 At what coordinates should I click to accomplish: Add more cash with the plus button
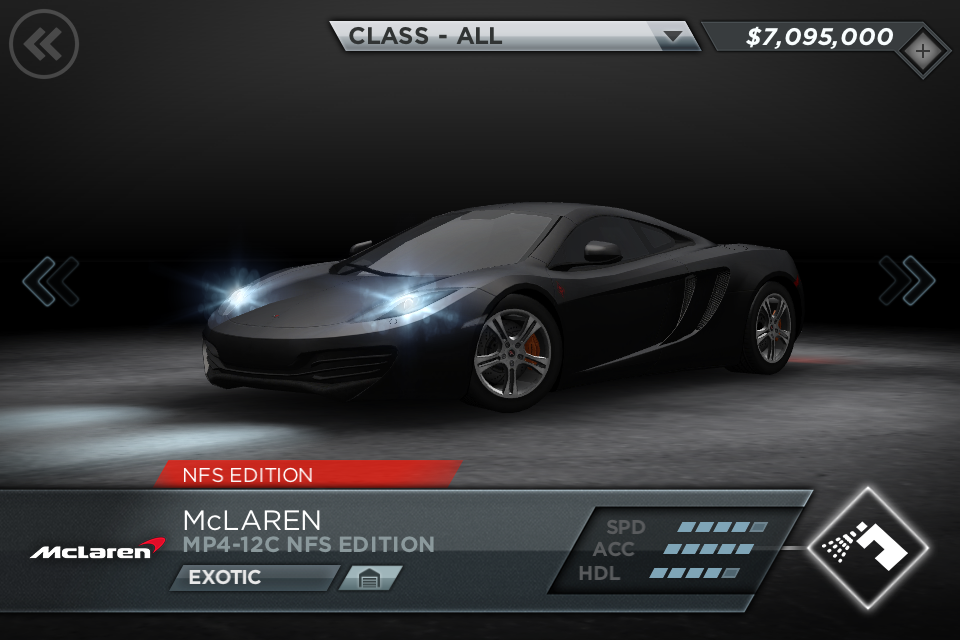(x=922, y=50)
